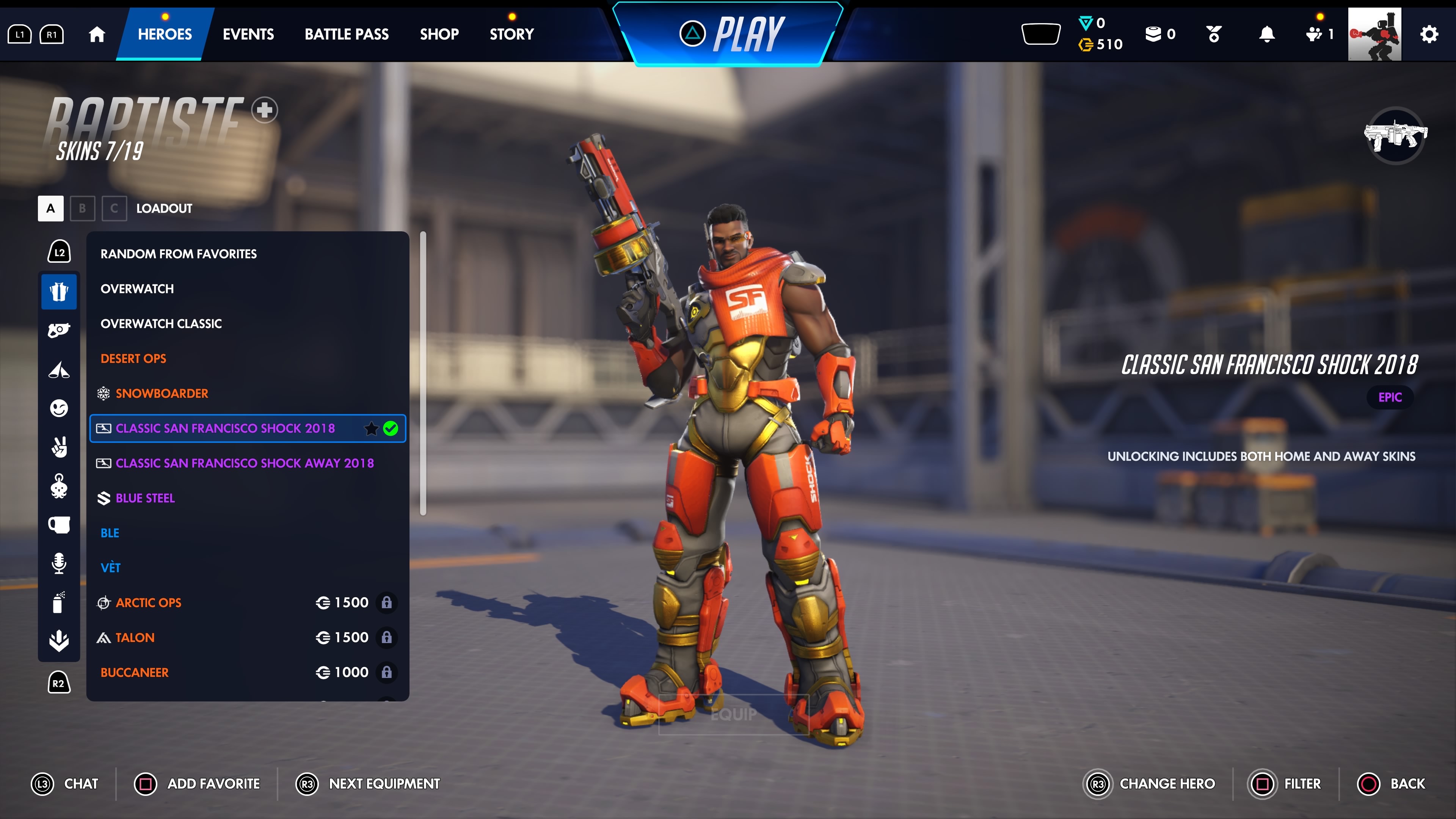Select the Random From Favorites entry
Viewport: 1456px width, 819px height.
coord(179,254)
